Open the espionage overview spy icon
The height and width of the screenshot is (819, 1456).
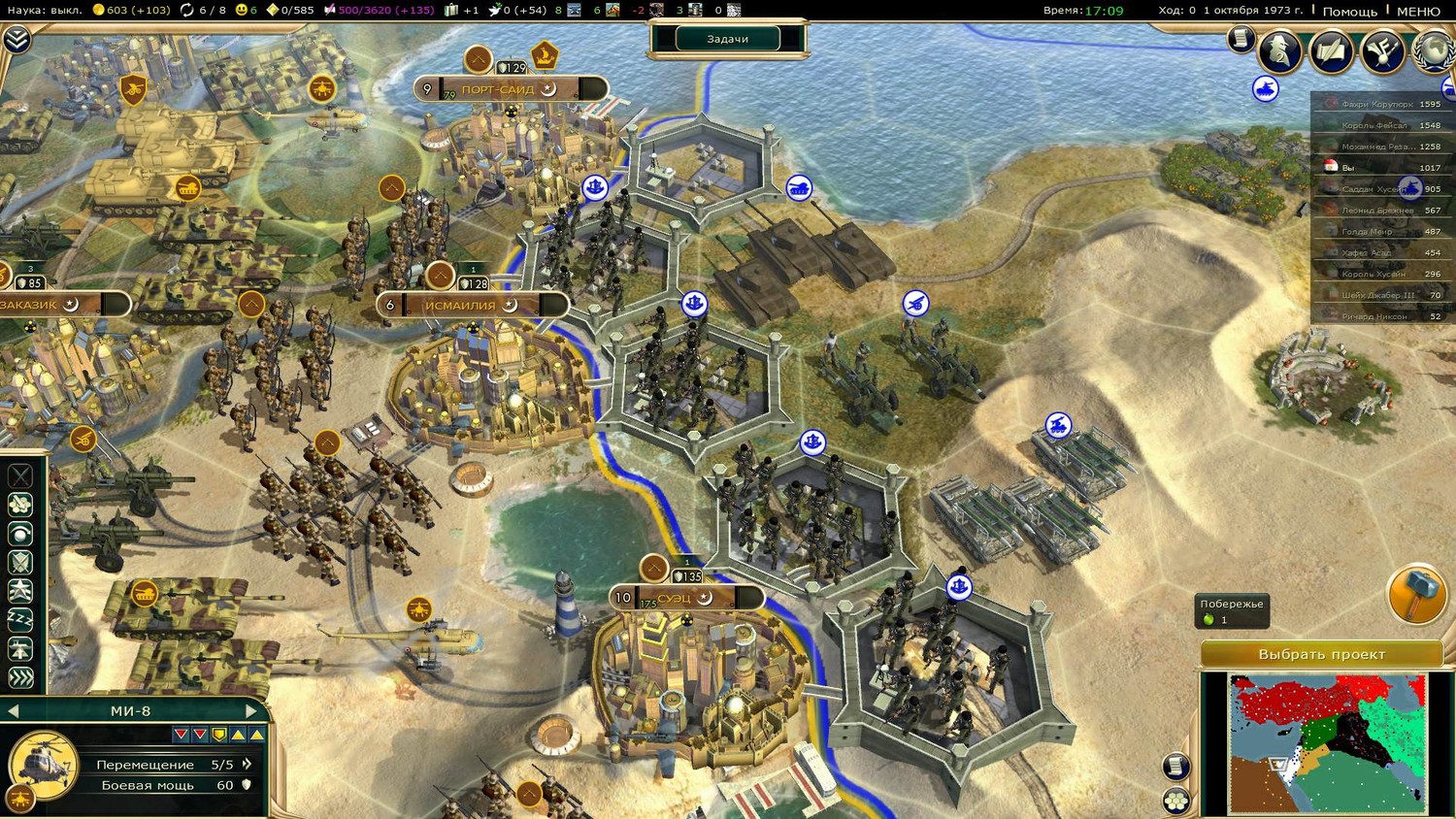pos(1280,51)
